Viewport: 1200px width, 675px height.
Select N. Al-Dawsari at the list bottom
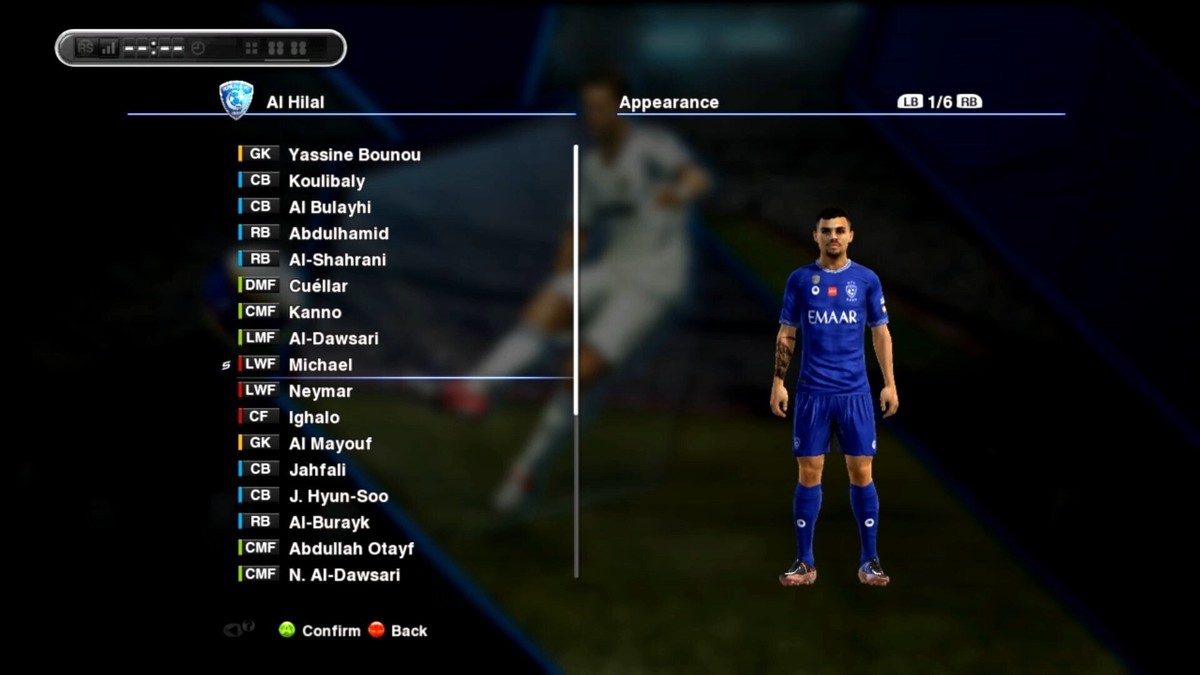coord(344,575)
